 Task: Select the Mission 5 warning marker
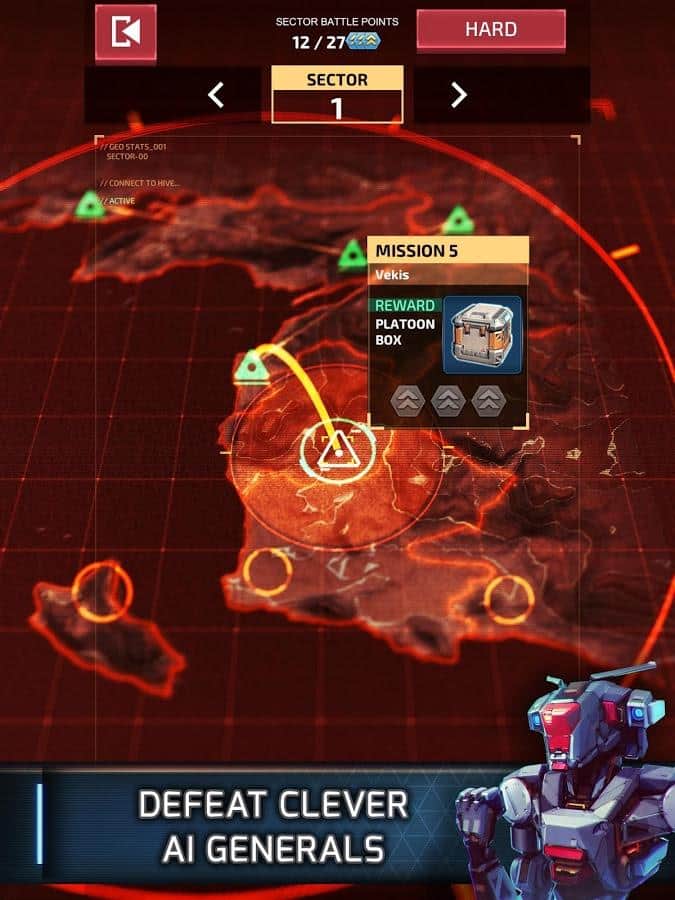338,452
